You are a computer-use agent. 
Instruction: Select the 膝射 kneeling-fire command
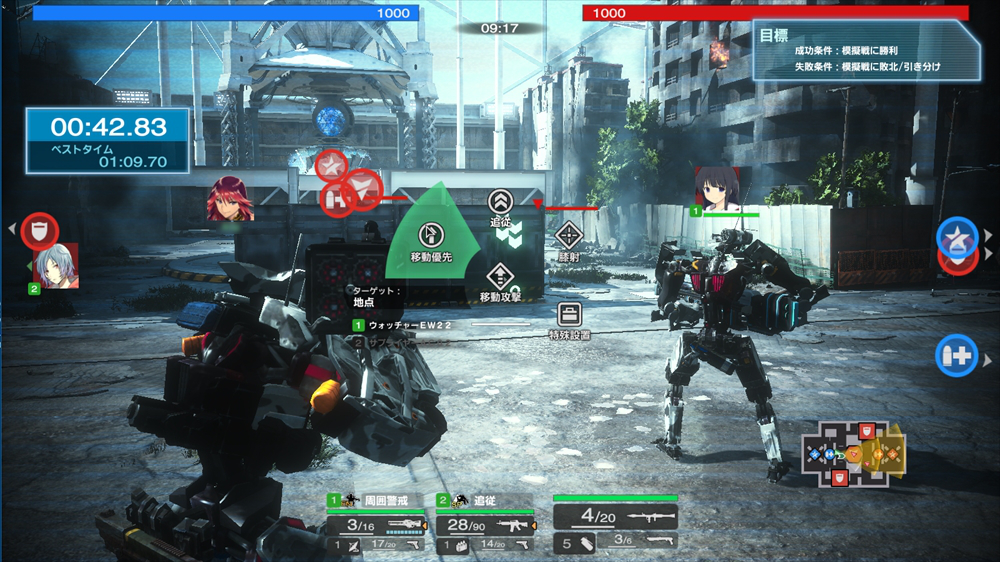569,240
